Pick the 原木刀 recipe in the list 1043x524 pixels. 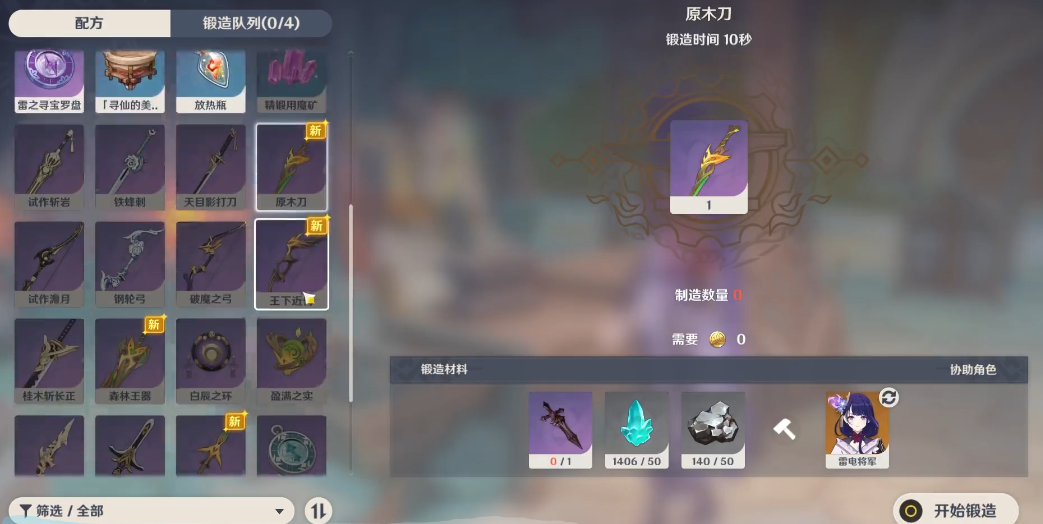point(291,166)
